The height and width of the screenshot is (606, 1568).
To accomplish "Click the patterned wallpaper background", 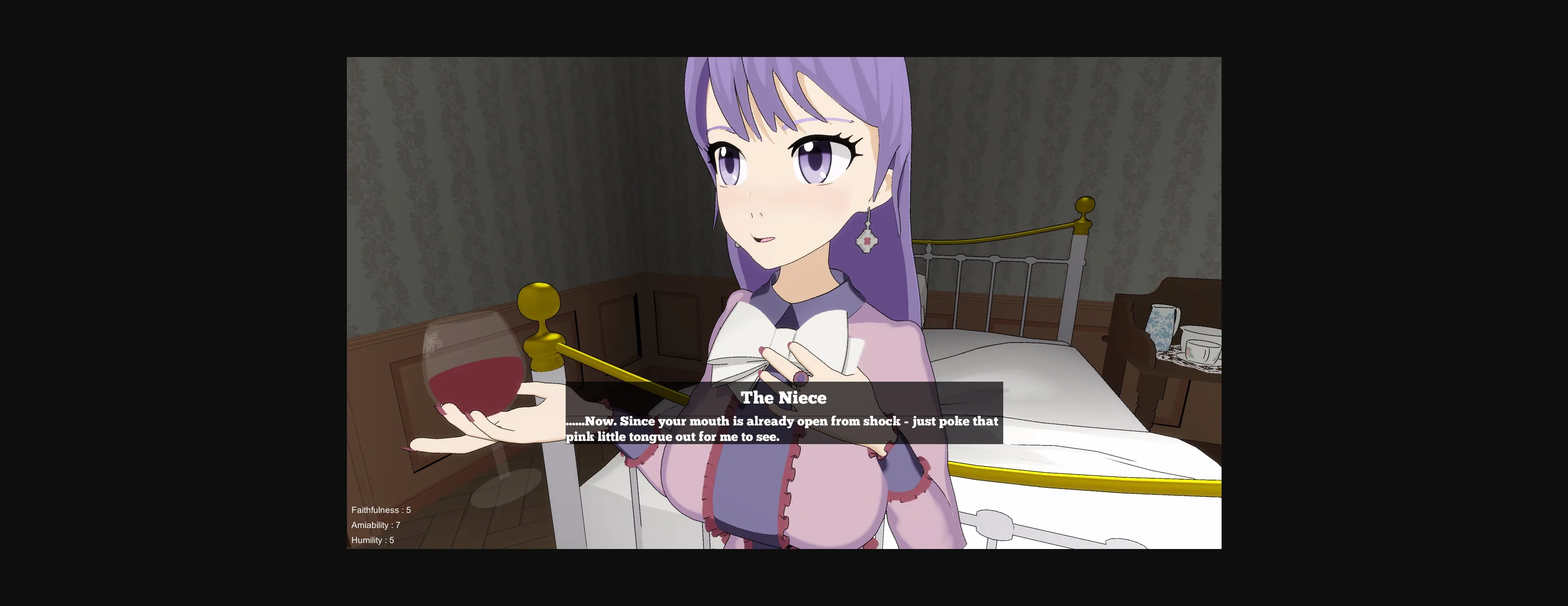I will 426,152.
